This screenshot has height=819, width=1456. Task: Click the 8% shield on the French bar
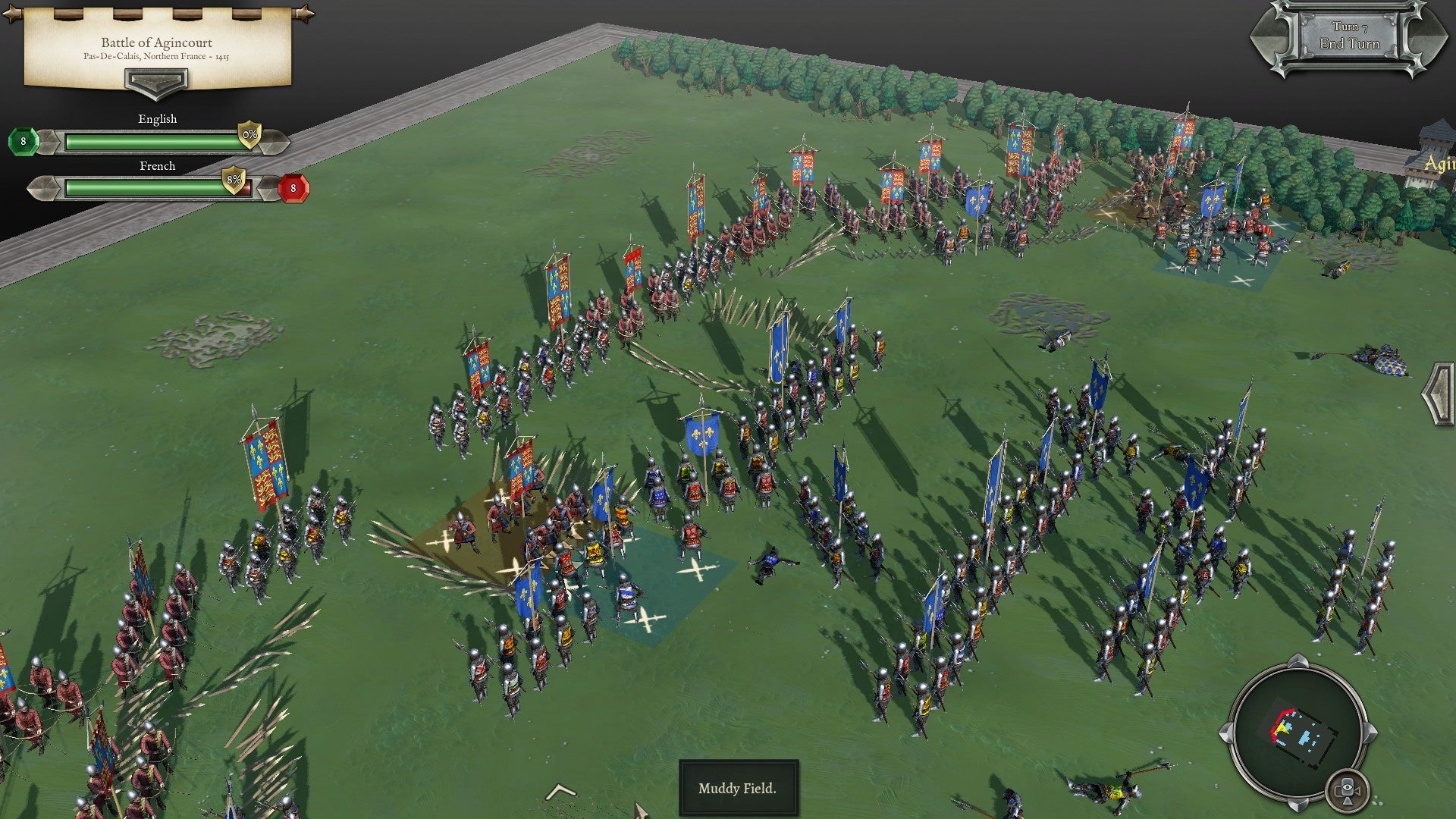pos(234,180)
